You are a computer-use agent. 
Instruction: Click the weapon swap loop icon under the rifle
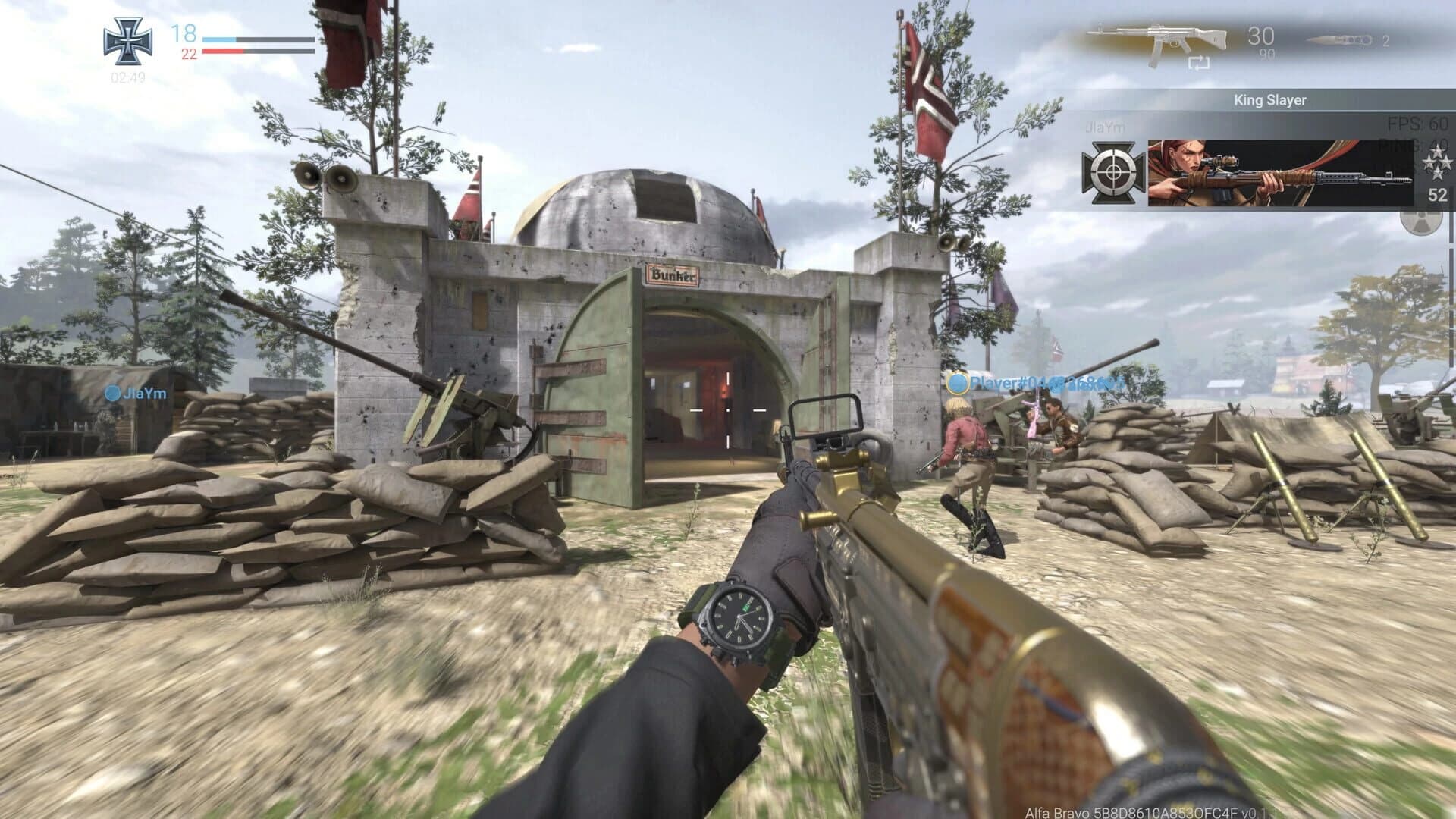point(1199,64)
